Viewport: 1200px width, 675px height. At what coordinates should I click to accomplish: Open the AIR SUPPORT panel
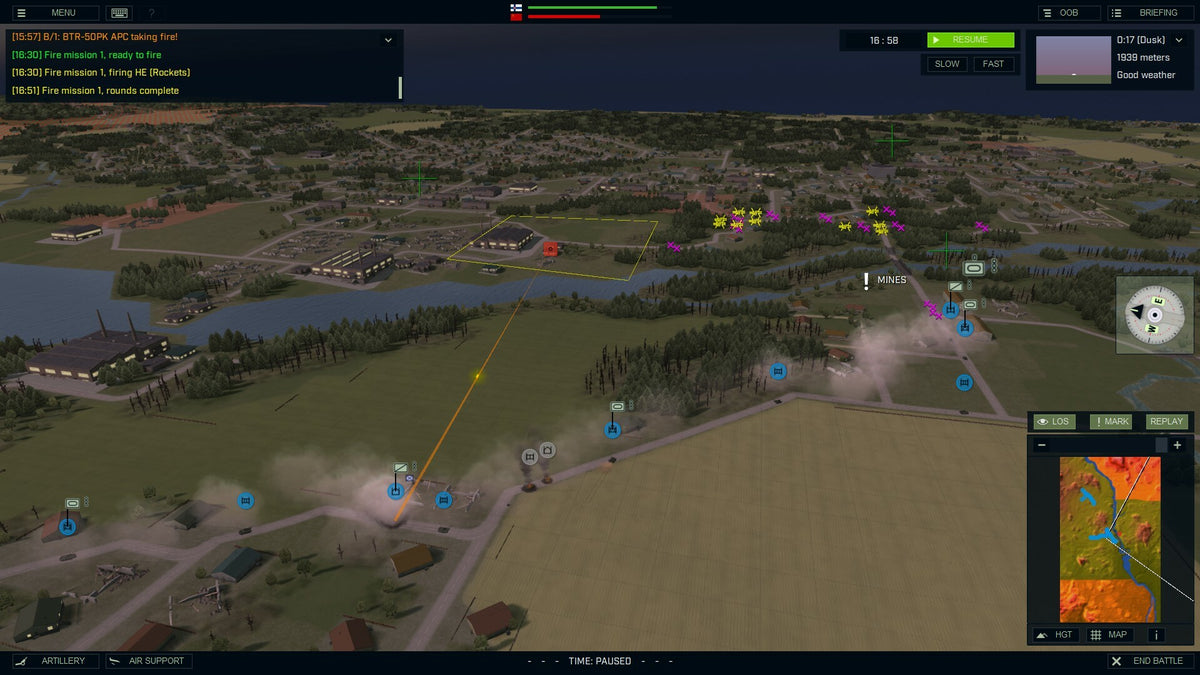pyautogui.click(x=149, y=661)
